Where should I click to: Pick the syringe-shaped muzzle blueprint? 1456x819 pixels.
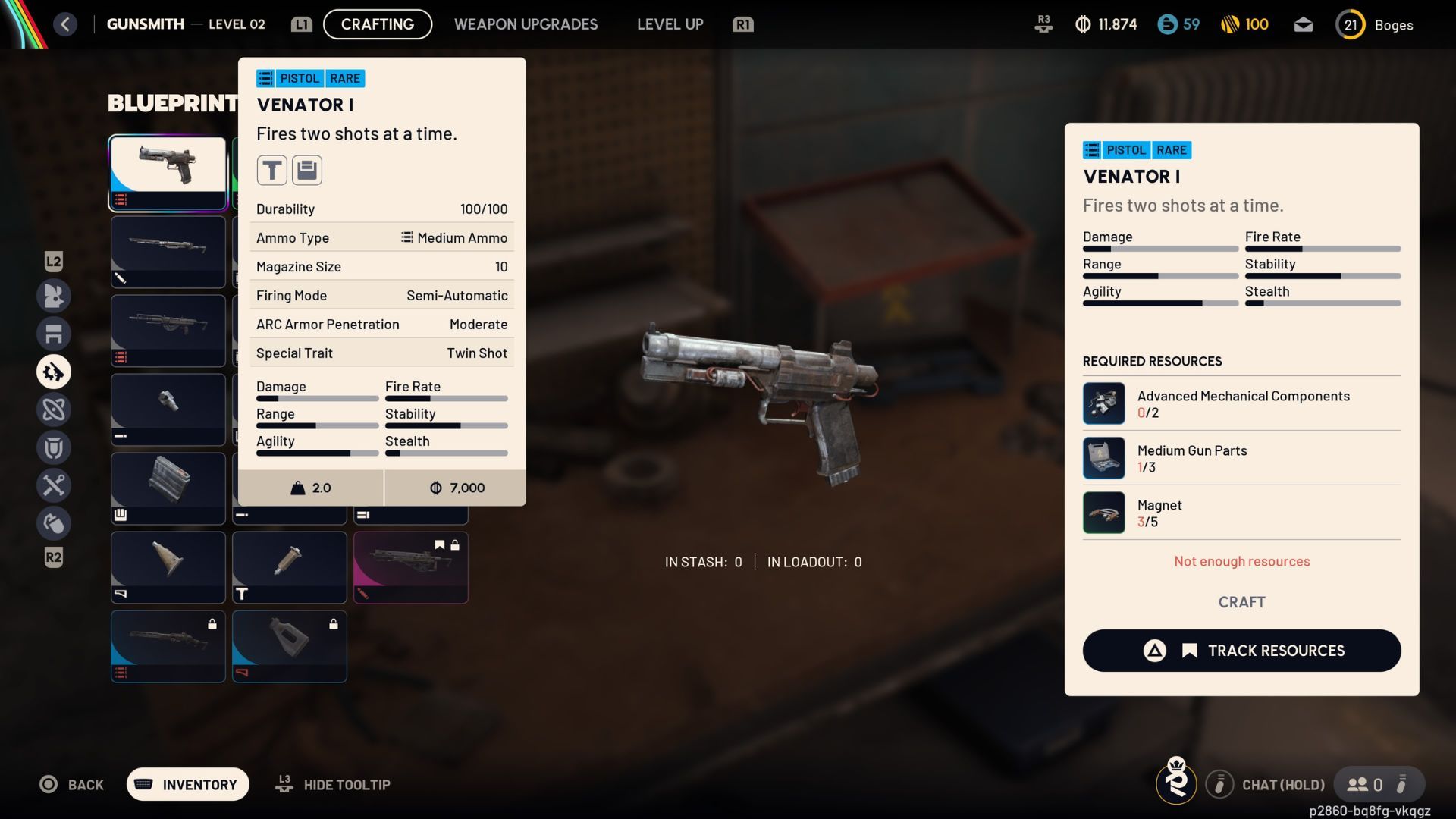tap(289, 566)
